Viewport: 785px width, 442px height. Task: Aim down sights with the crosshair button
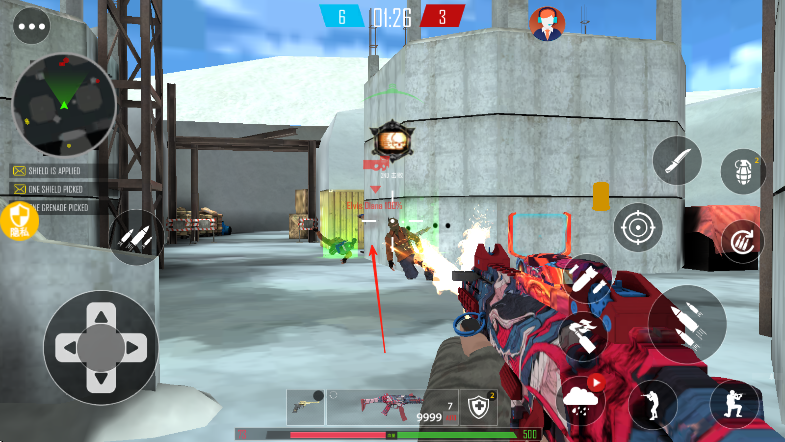coord(638,228)
